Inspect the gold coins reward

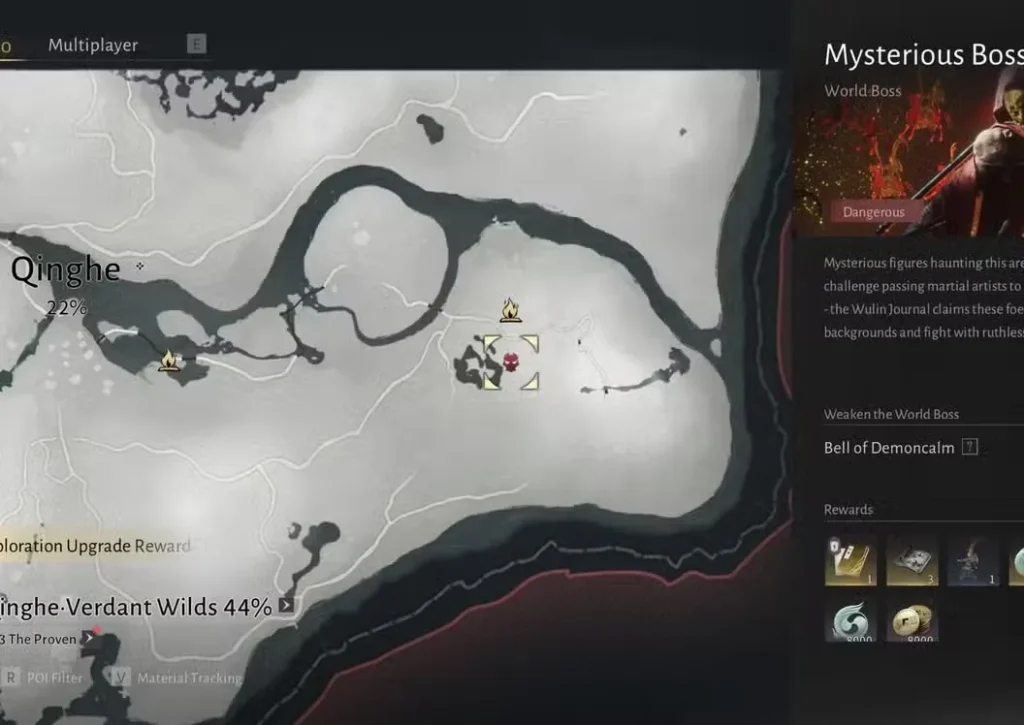click(x=911, y=620)
